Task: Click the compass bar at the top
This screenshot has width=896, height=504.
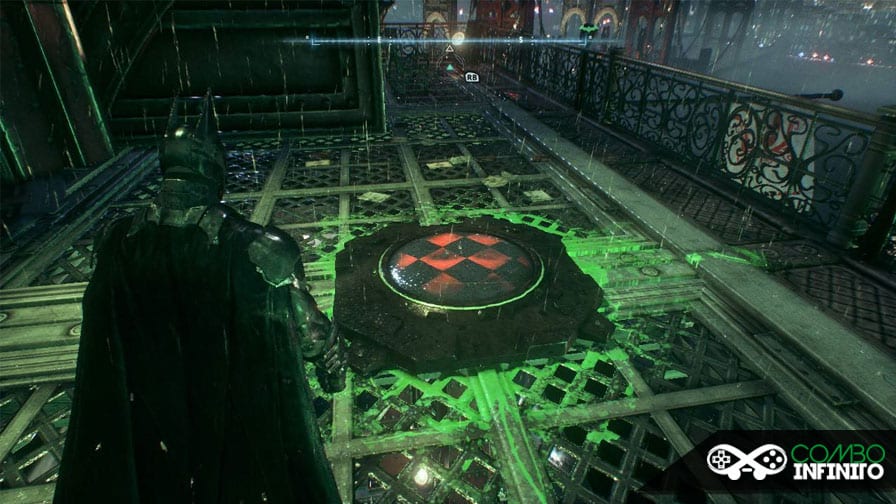Action: pyautogui.click(x=450, y=41)
